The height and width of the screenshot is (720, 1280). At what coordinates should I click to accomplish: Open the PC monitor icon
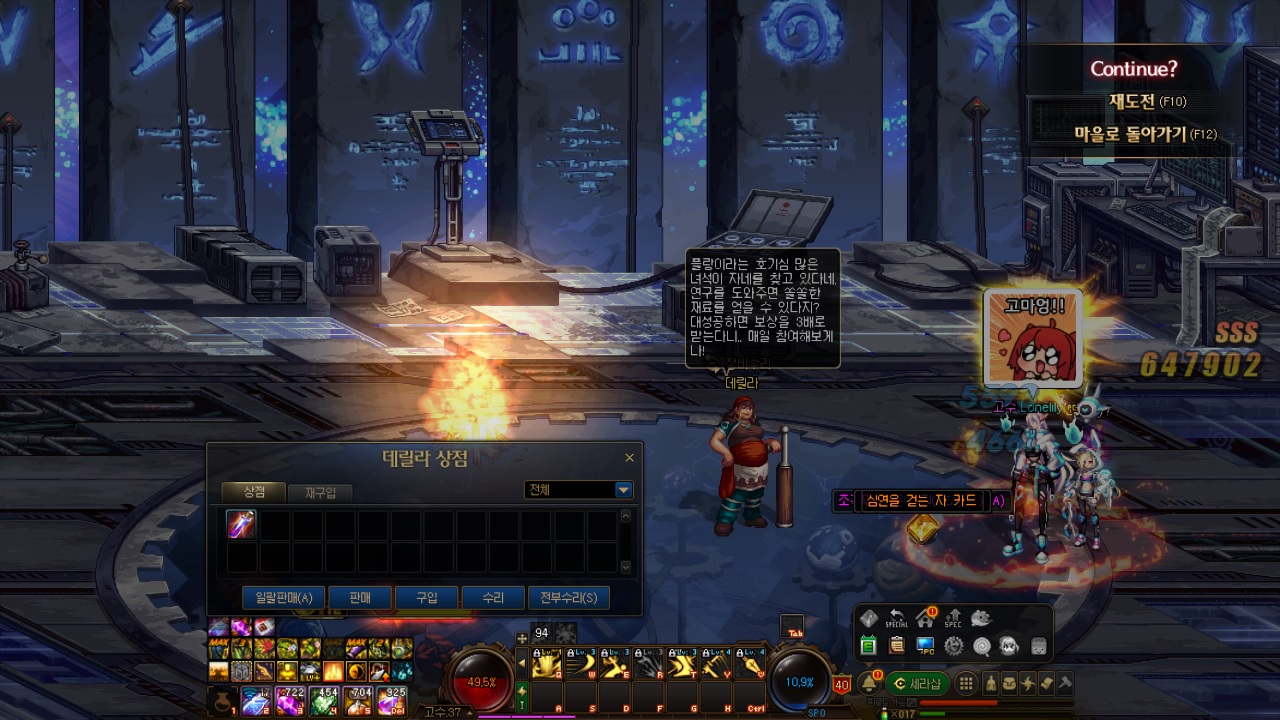(x=925, y=646)
